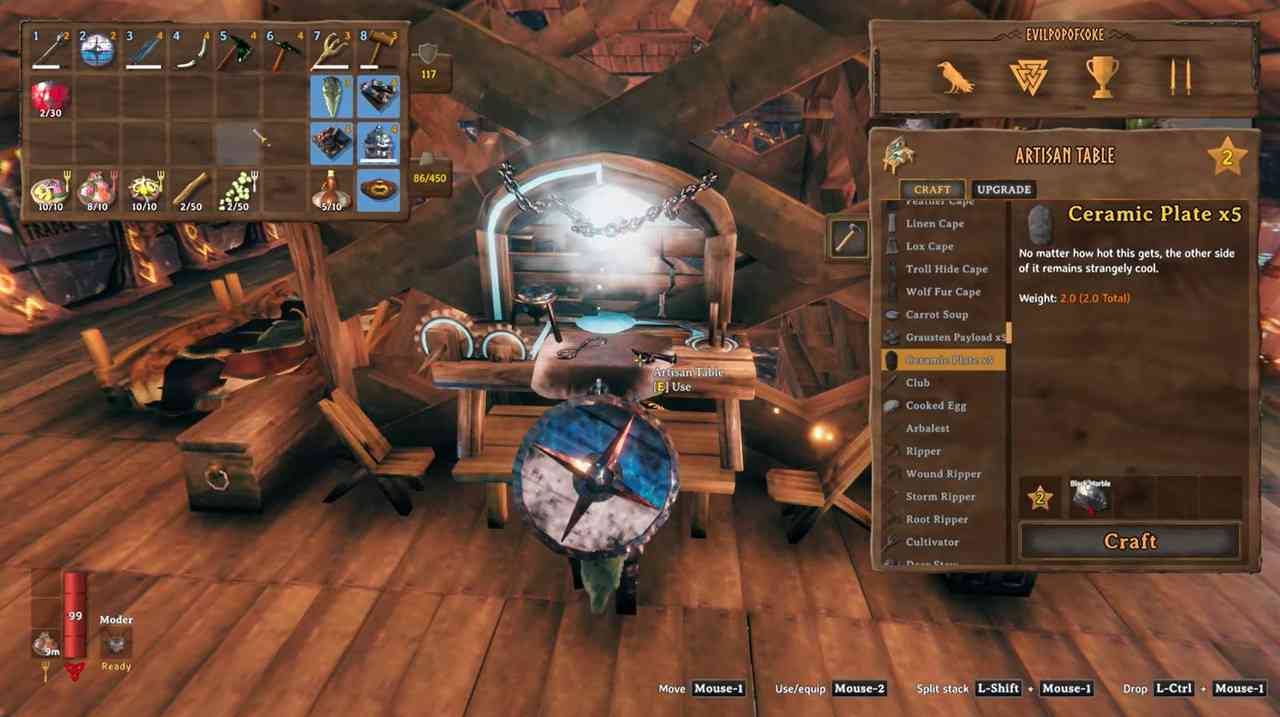Craft the Ceramic Plate
The height and width of the screenshot is (717, 1280).
(x=1130, y=541)
